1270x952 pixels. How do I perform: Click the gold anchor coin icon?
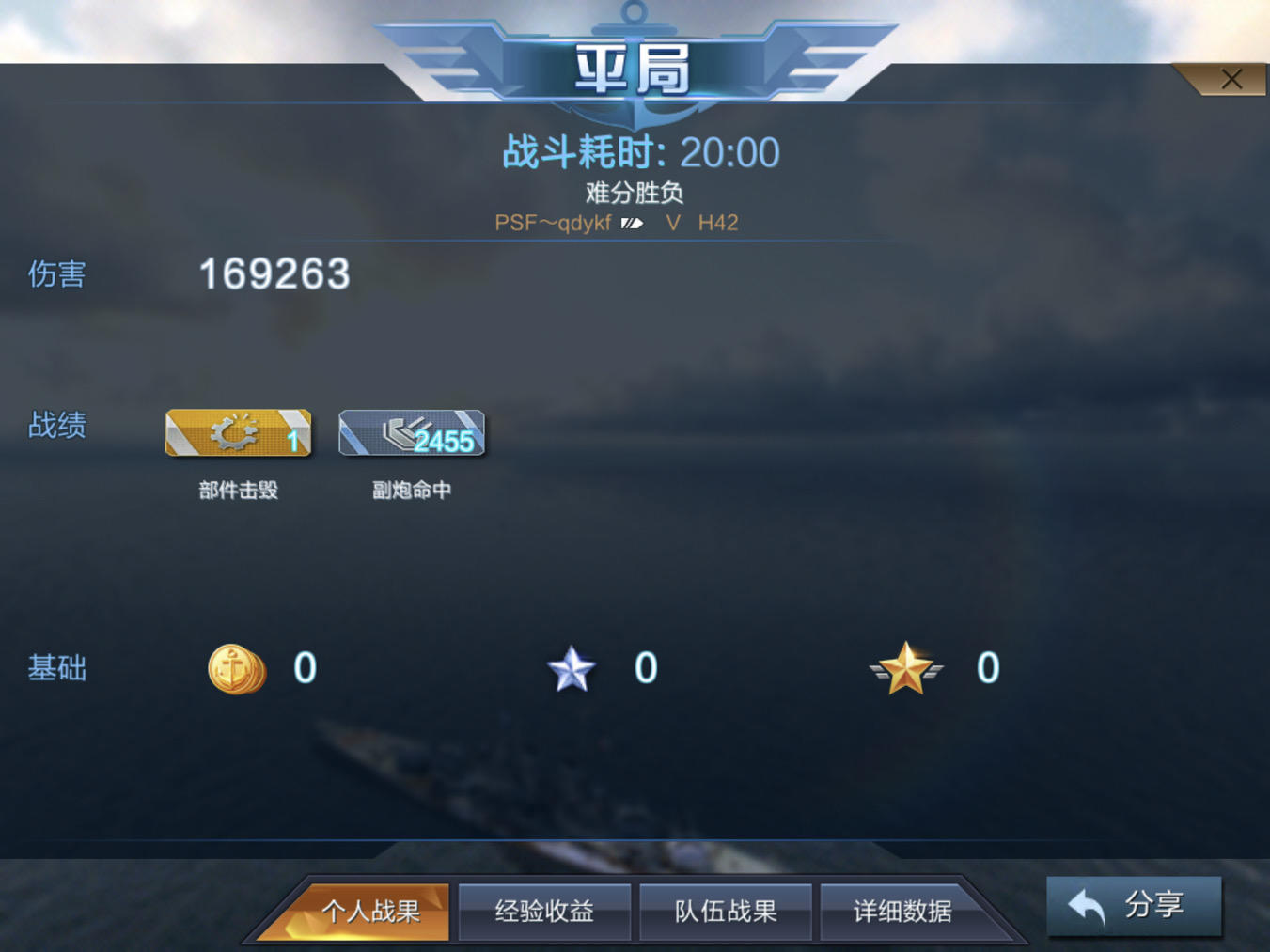pos(237,669)
